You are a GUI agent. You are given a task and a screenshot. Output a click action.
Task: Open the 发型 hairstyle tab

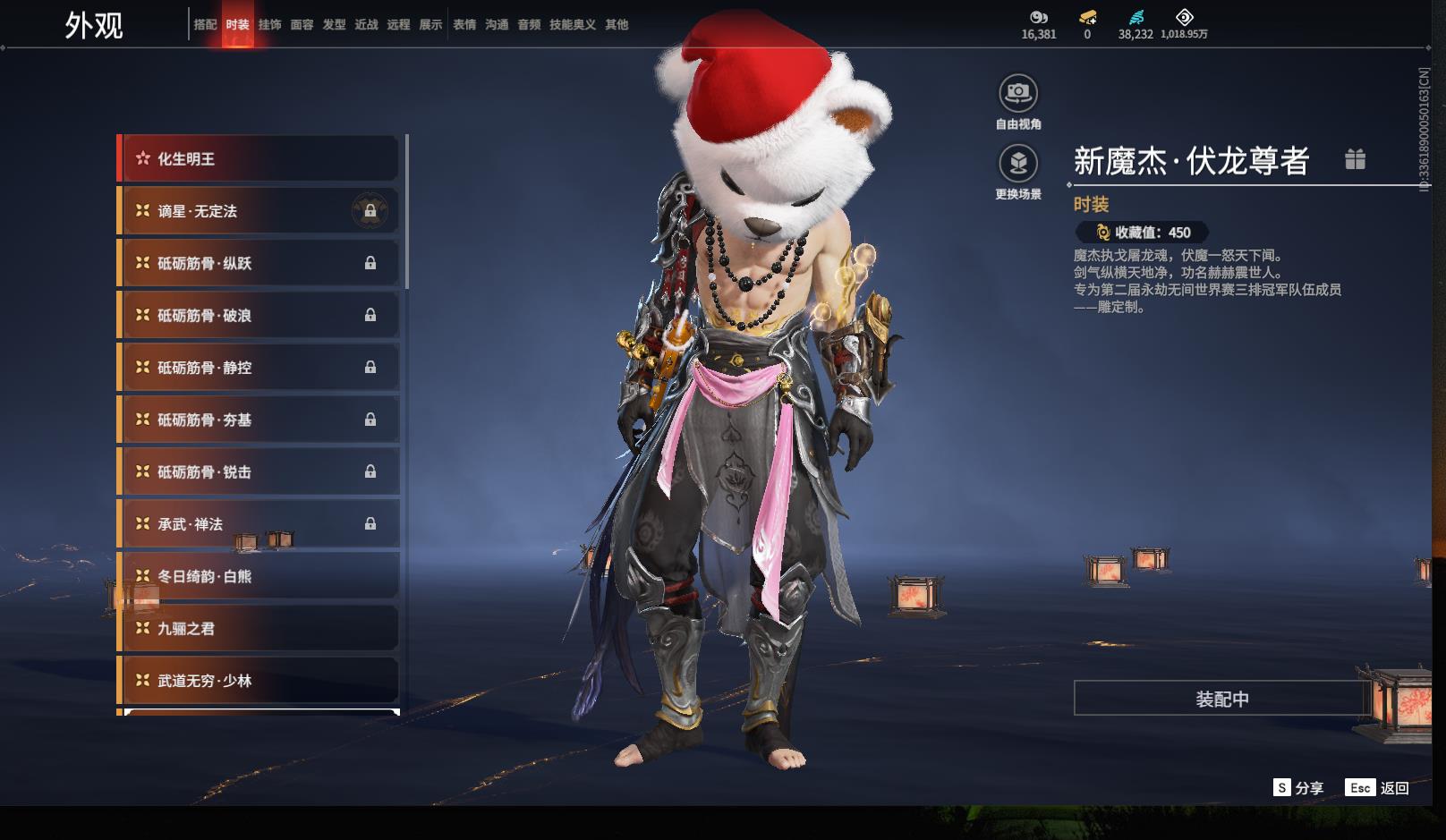[x=334, y=25]
